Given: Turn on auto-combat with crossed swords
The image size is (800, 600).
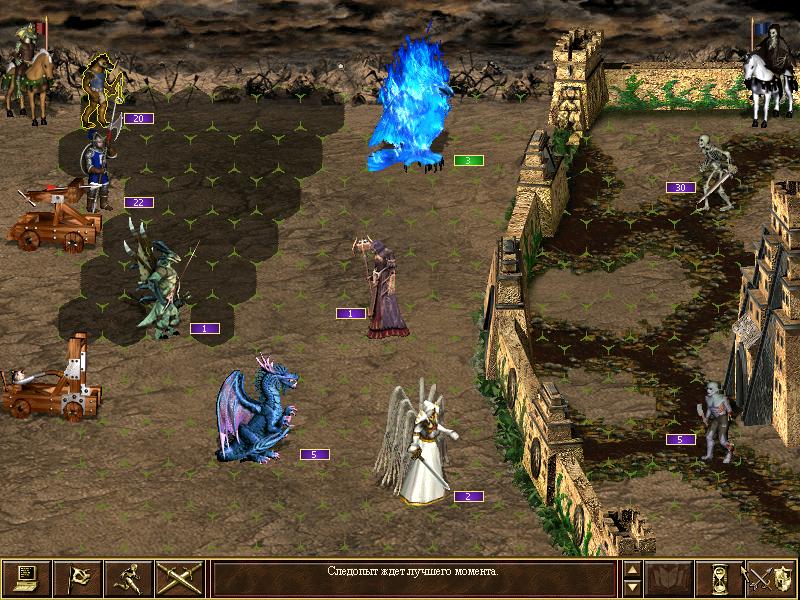Looking at the screenshot, I should pyautogui.click(x=179, y=577).
